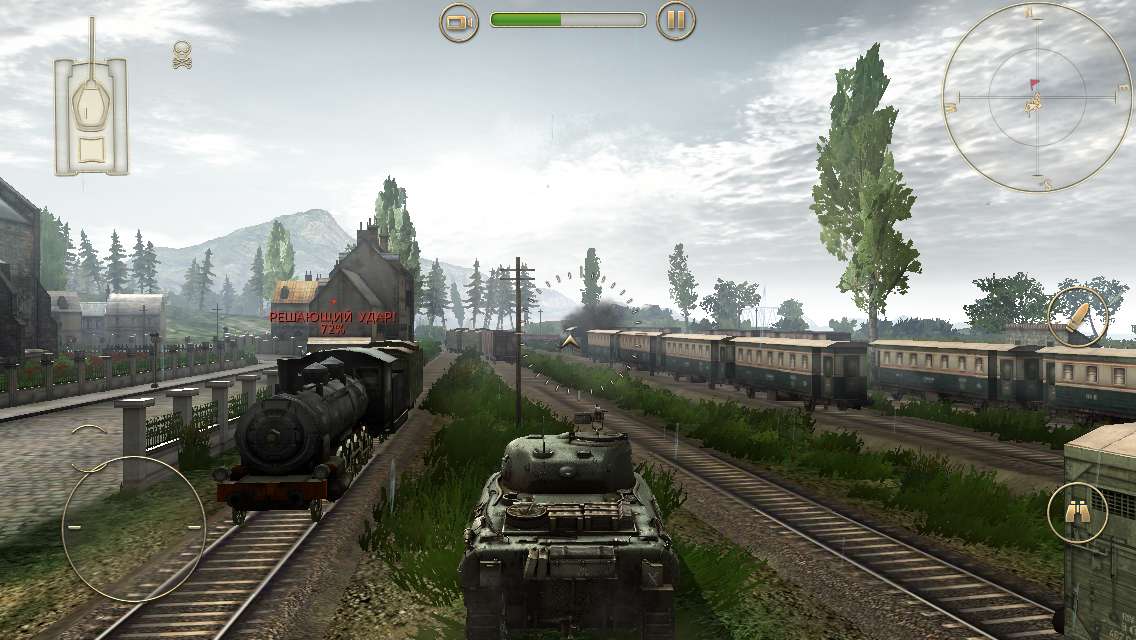Tap the circular compass minimap
Image resolution: width=1136 pixels, height=640 pixels.
(1036, 98)
